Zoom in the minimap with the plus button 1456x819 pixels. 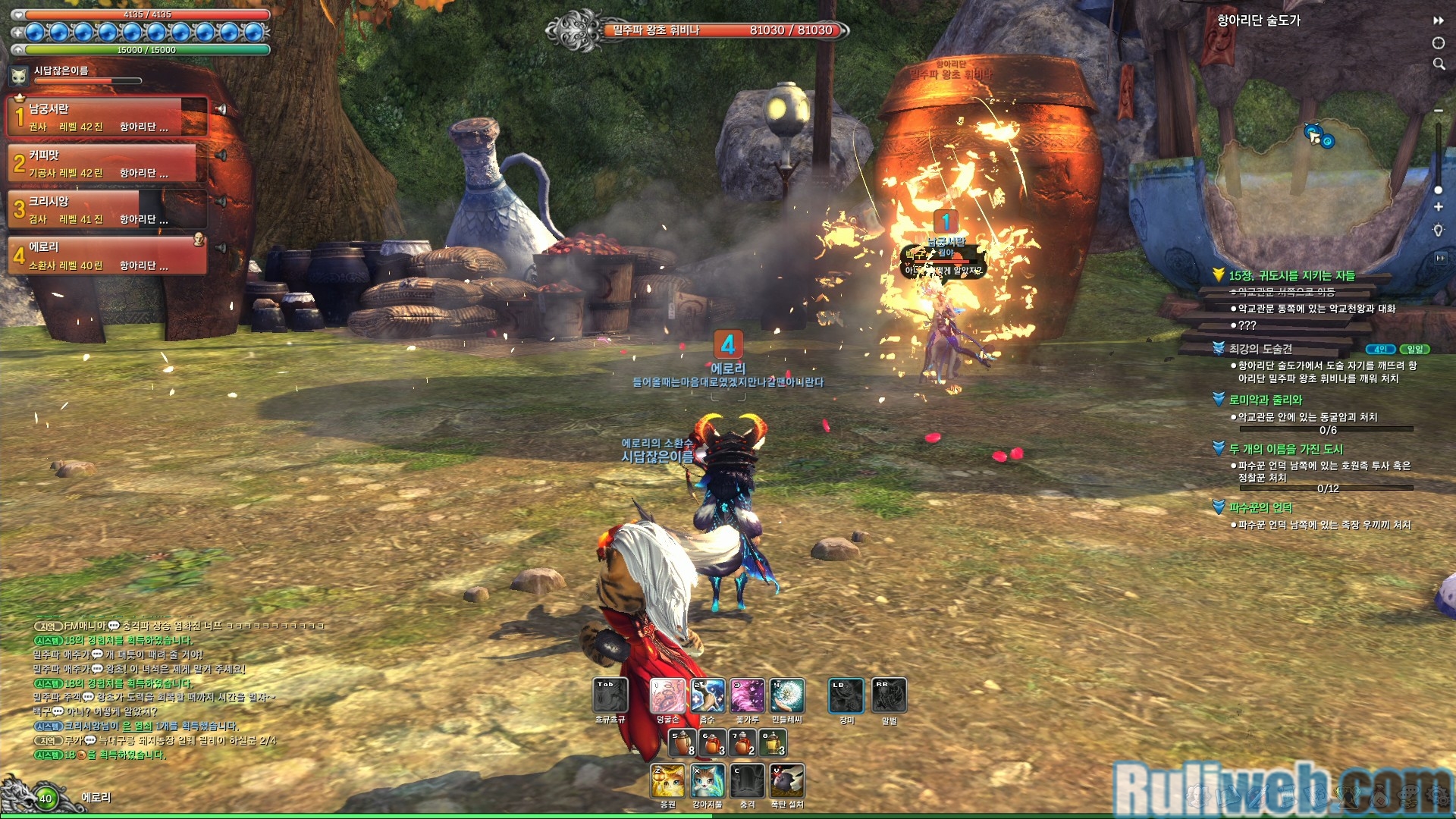coord(1439,207)
